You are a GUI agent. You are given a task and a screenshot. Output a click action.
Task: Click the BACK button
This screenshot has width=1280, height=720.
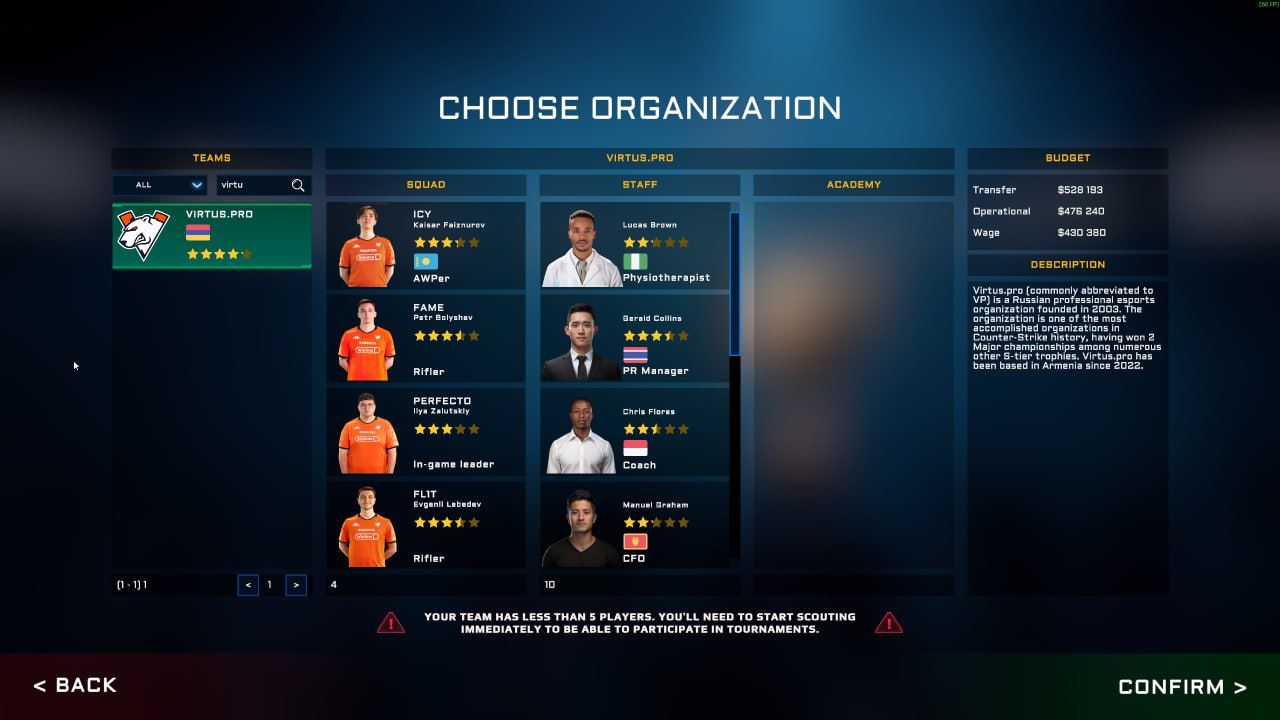tap(75, 686)
